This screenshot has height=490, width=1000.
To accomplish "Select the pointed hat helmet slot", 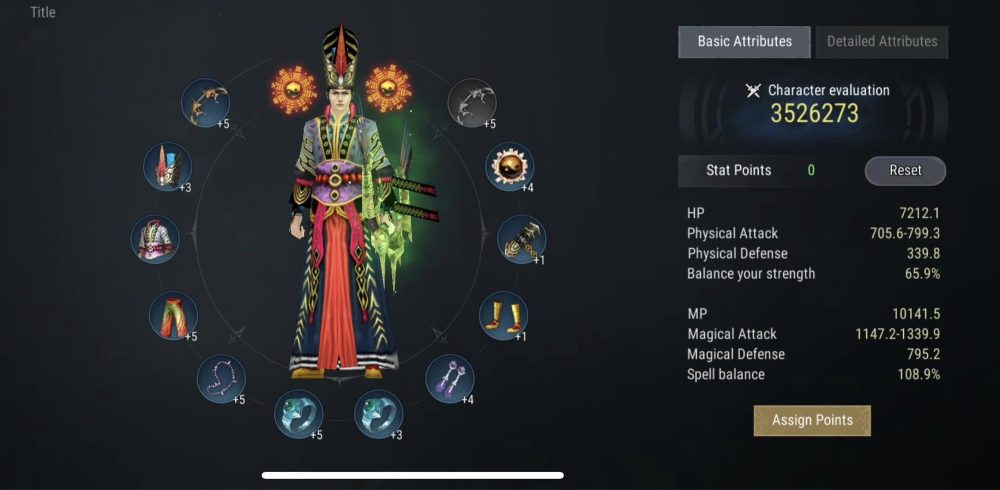I will pos(167,166).
